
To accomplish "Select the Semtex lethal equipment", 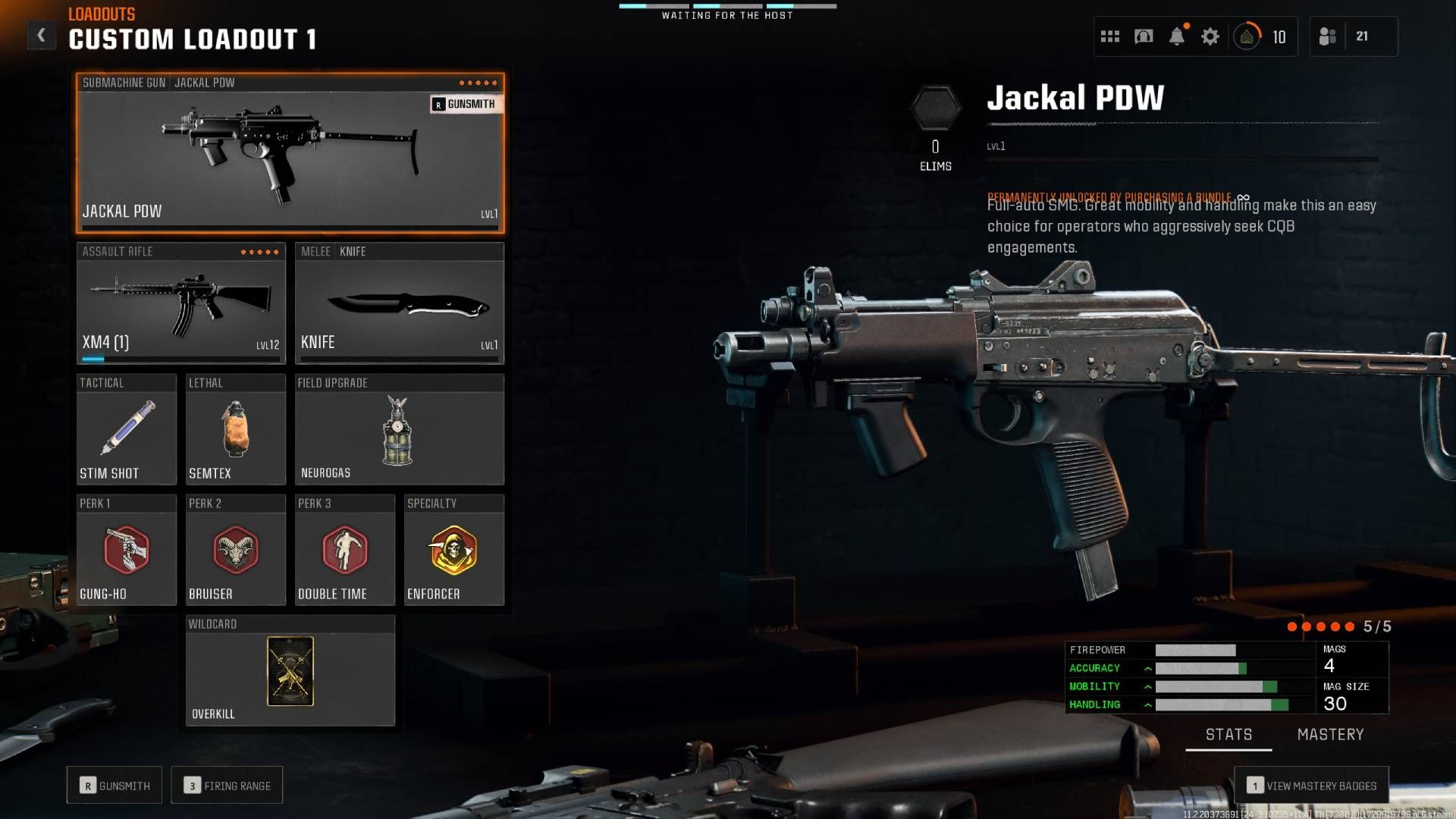I will [x=235, y=430].
